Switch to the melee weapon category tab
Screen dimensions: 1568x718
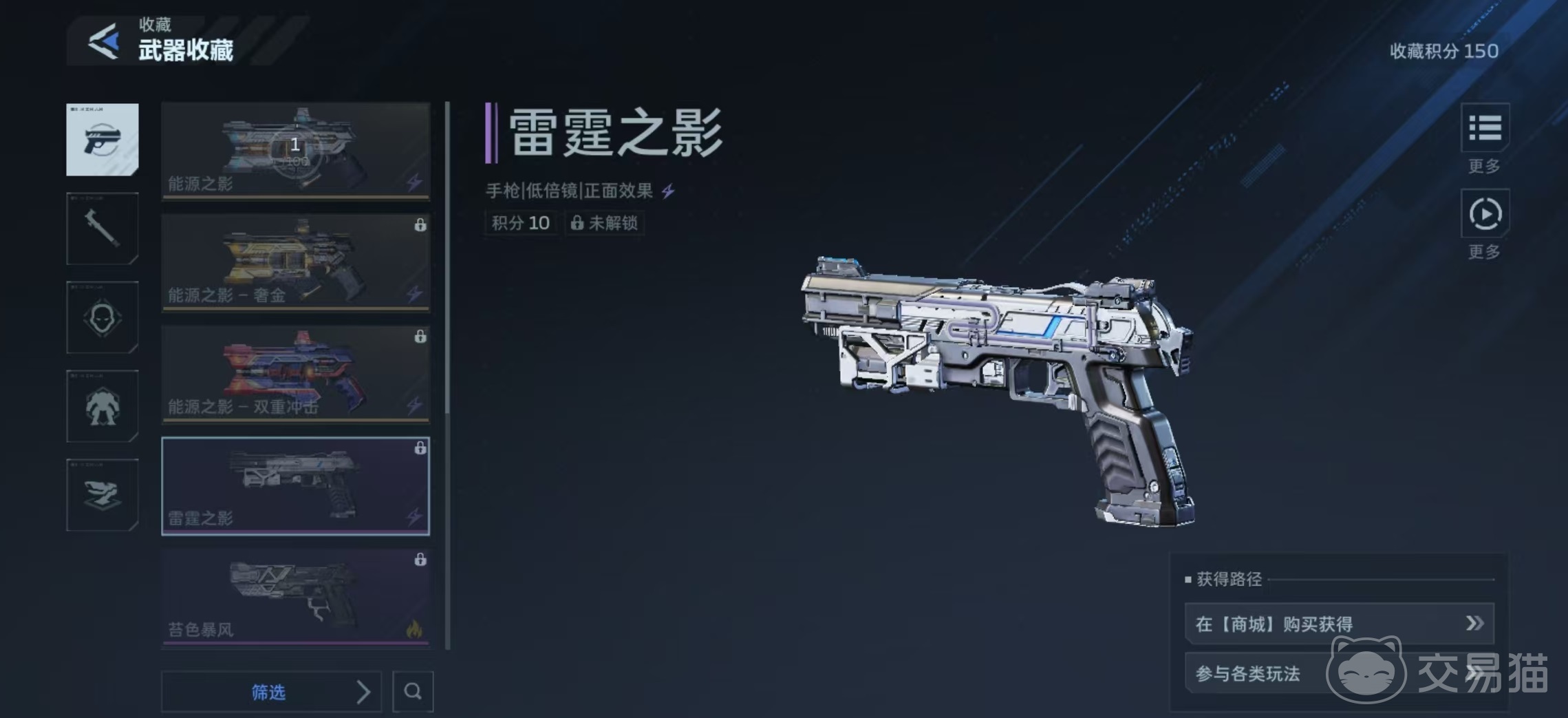[103, 229]
